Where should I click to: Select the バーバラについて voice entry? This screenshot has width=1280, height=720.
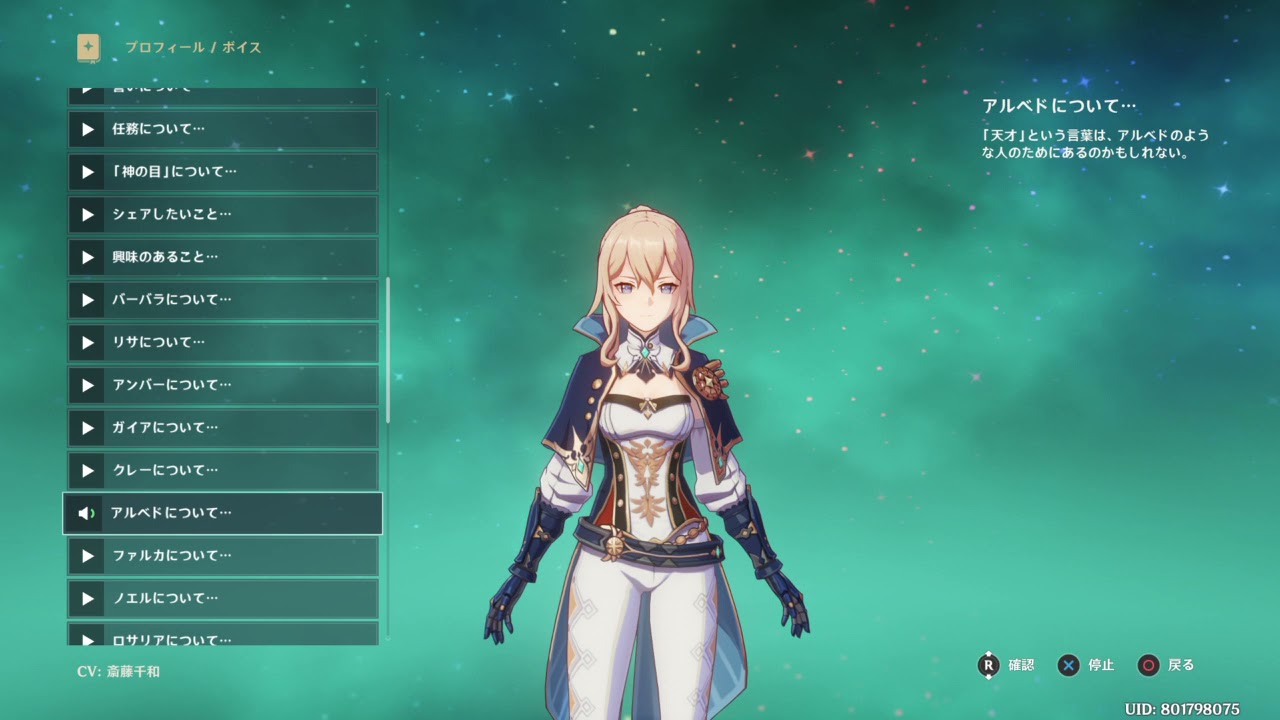click(222, 299)
